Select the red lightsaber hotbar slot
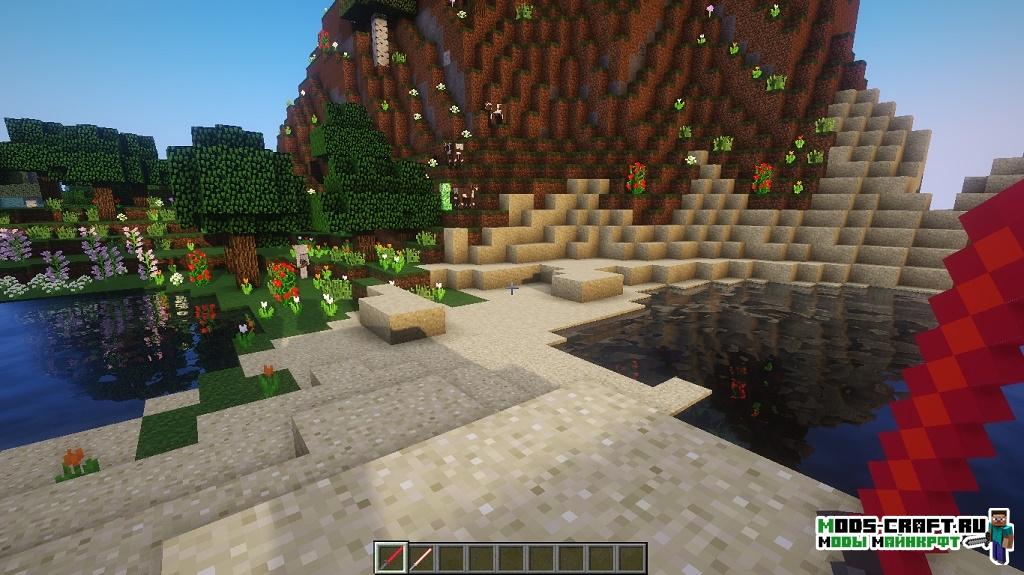This screenshot has height=575, width=1024. pyautogui.click(x=391, y=557)
